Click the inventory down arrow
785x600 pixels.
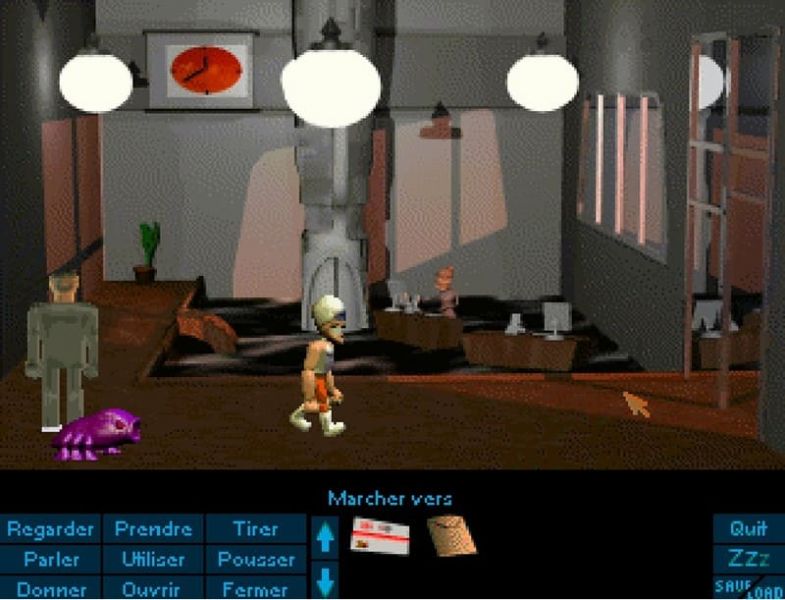click(327, 580)
